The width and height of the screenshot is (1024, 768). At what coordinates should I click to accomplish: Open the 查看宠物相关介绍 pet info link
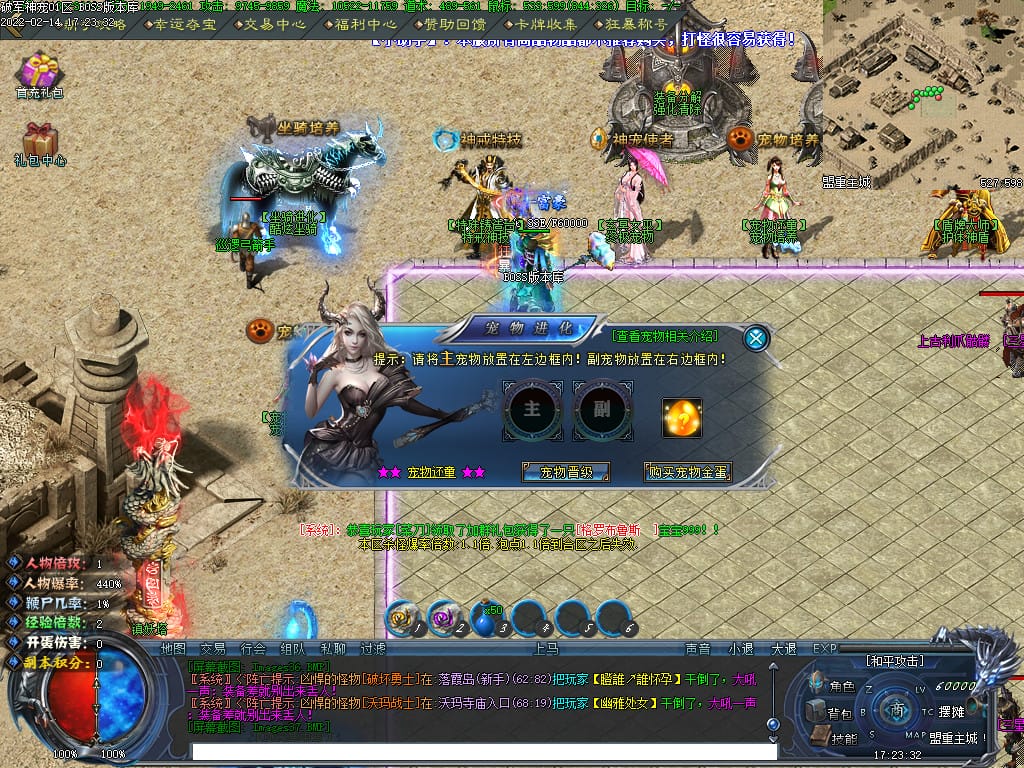click(665, 336)
